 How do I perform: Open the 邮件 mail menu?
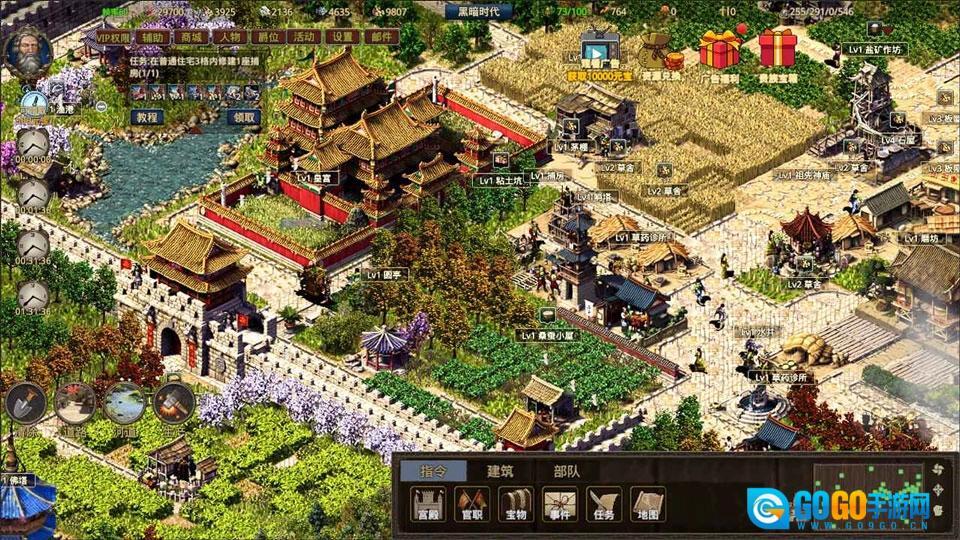(x=381, y=37)
